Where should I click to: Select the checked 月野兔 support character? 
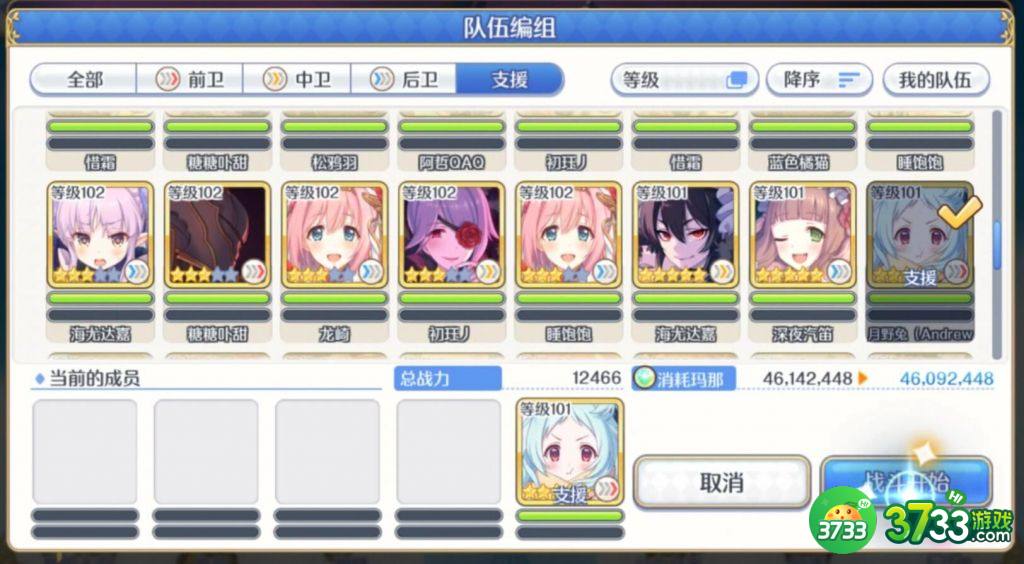click(x=920, y=235)
